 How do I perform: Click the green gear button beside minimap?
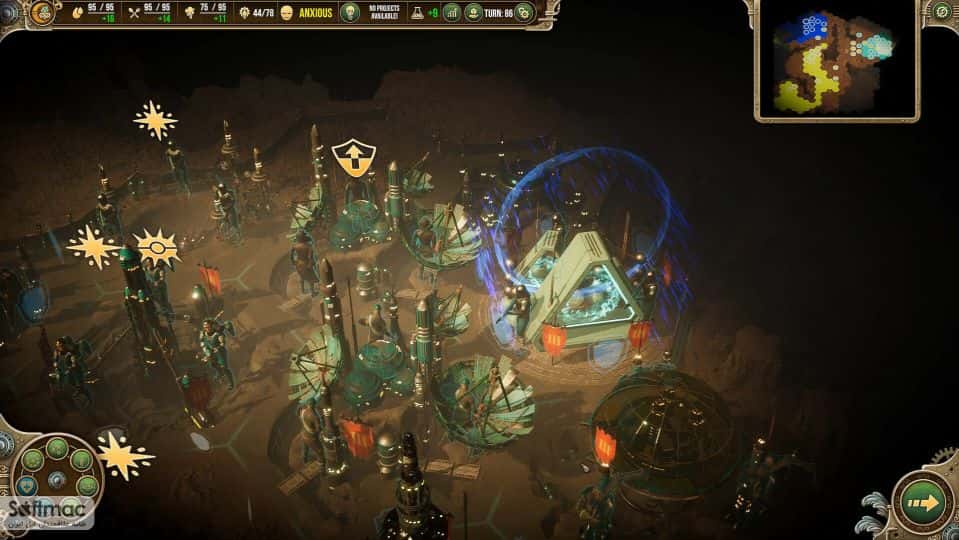tap(942, 12)
